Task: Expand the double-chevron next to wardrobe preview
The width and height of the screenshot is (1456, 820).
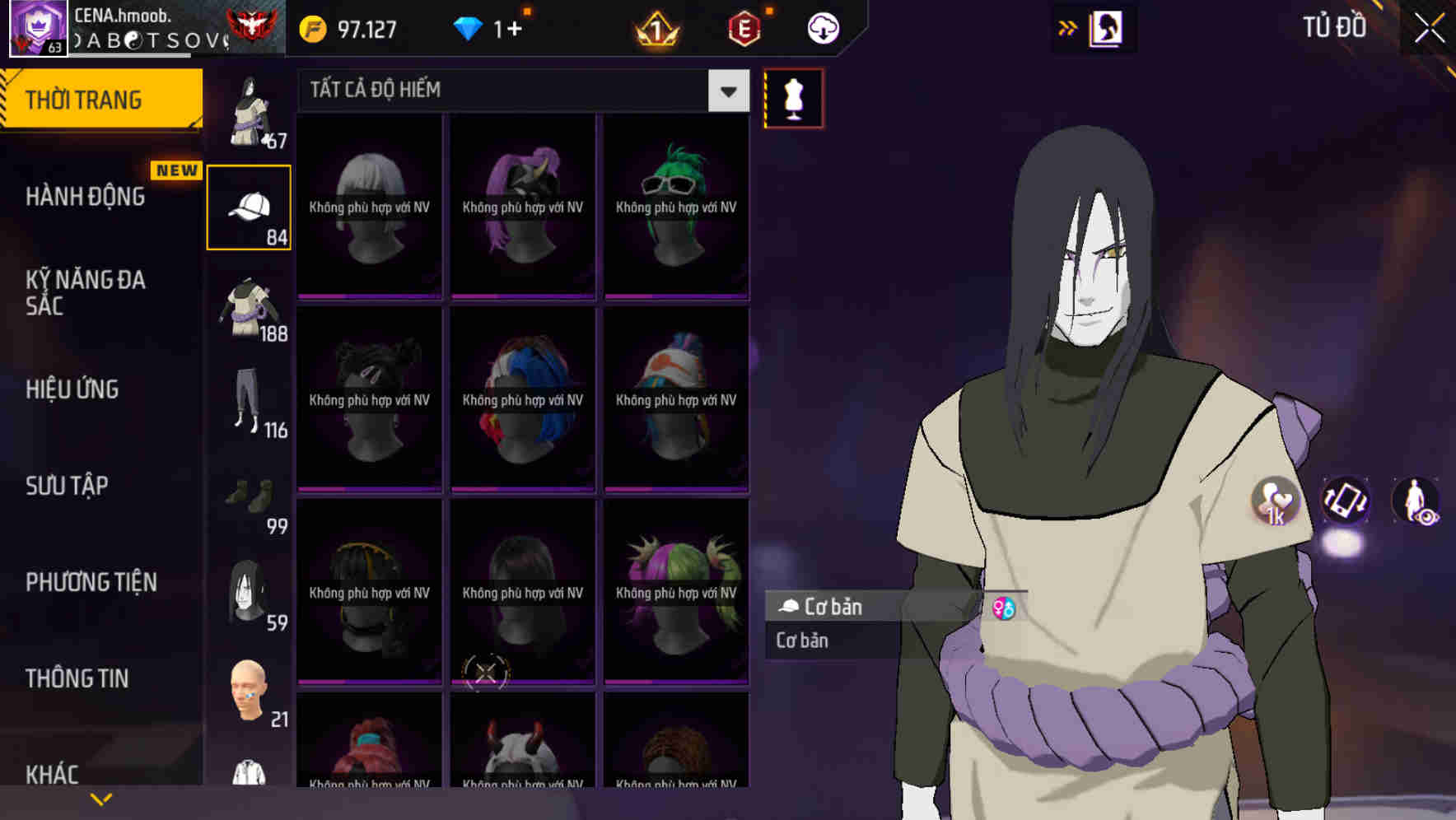Action: click(1068, 26)
